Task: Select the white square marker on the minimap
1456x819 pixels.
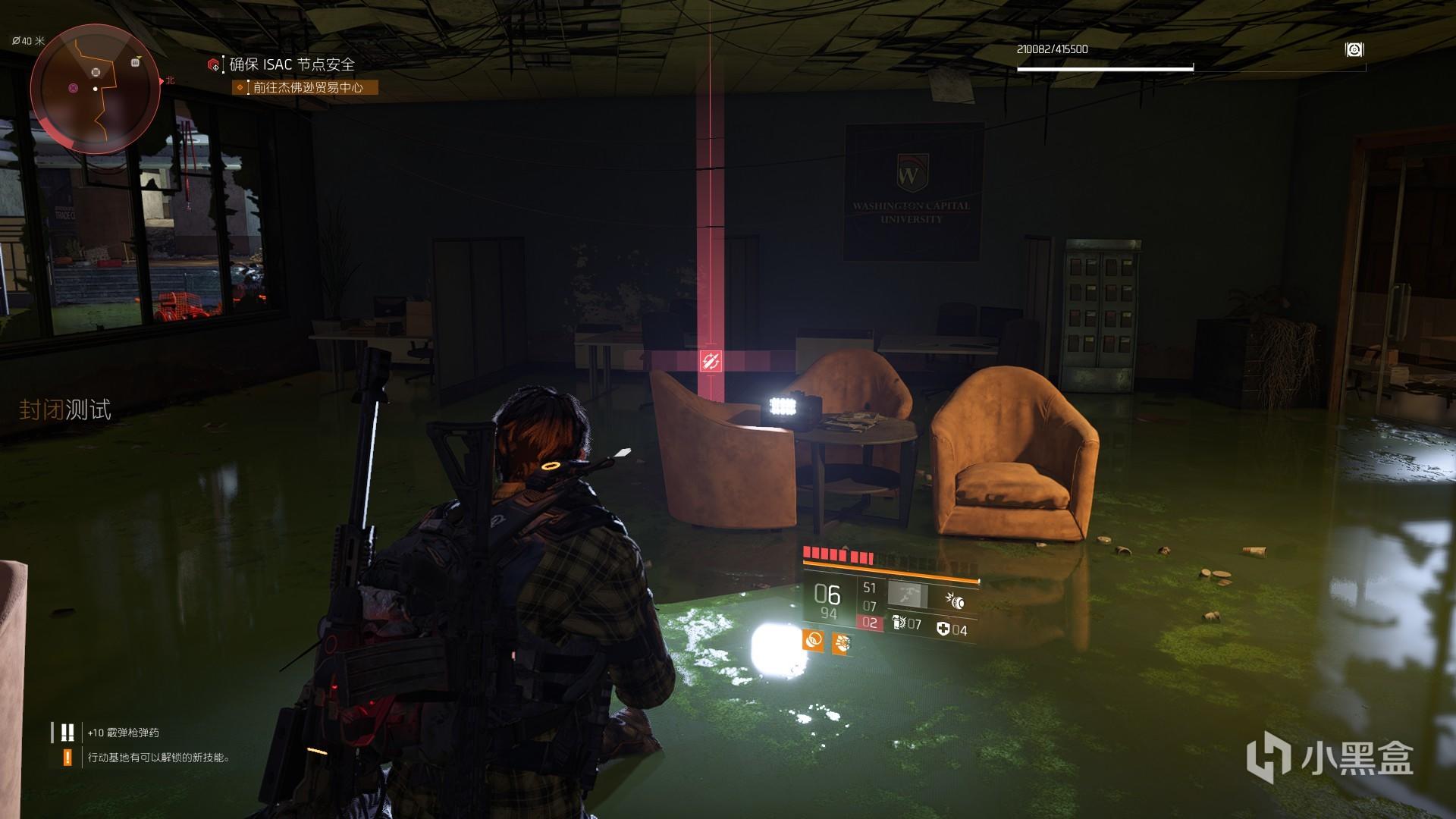Action: (x=136, y=62)
